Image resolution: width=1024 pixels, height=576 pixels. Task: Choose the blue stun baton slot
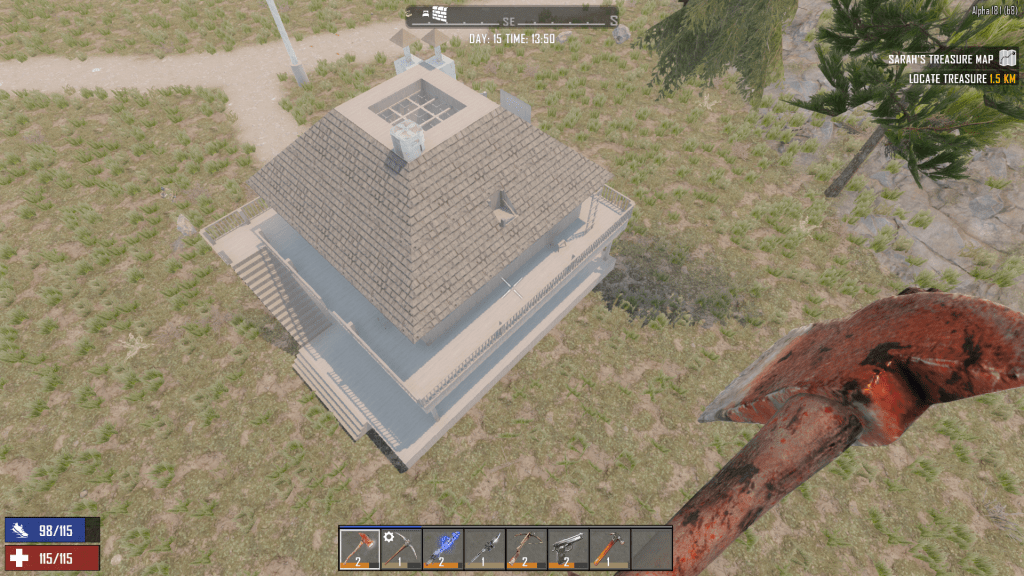click(443, 548)
